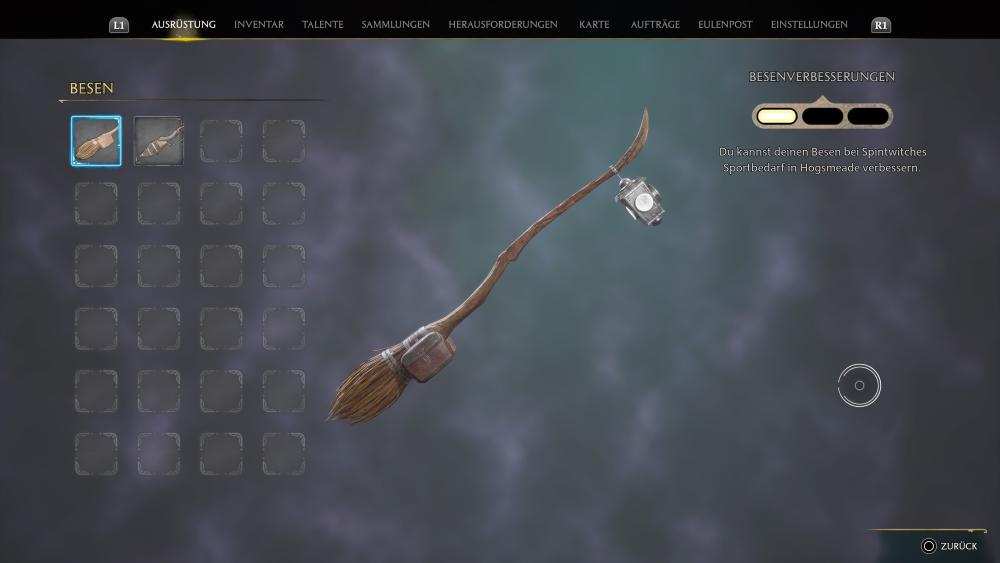Show the Sammlungen tab

pos(396,24)
